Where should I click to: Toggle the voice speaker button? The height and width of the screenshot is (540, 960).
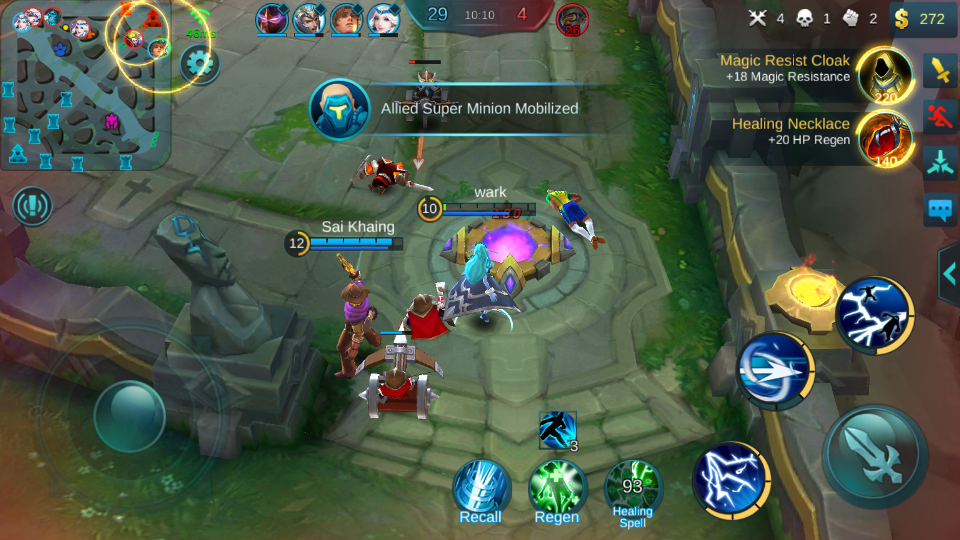coord(33,206)
